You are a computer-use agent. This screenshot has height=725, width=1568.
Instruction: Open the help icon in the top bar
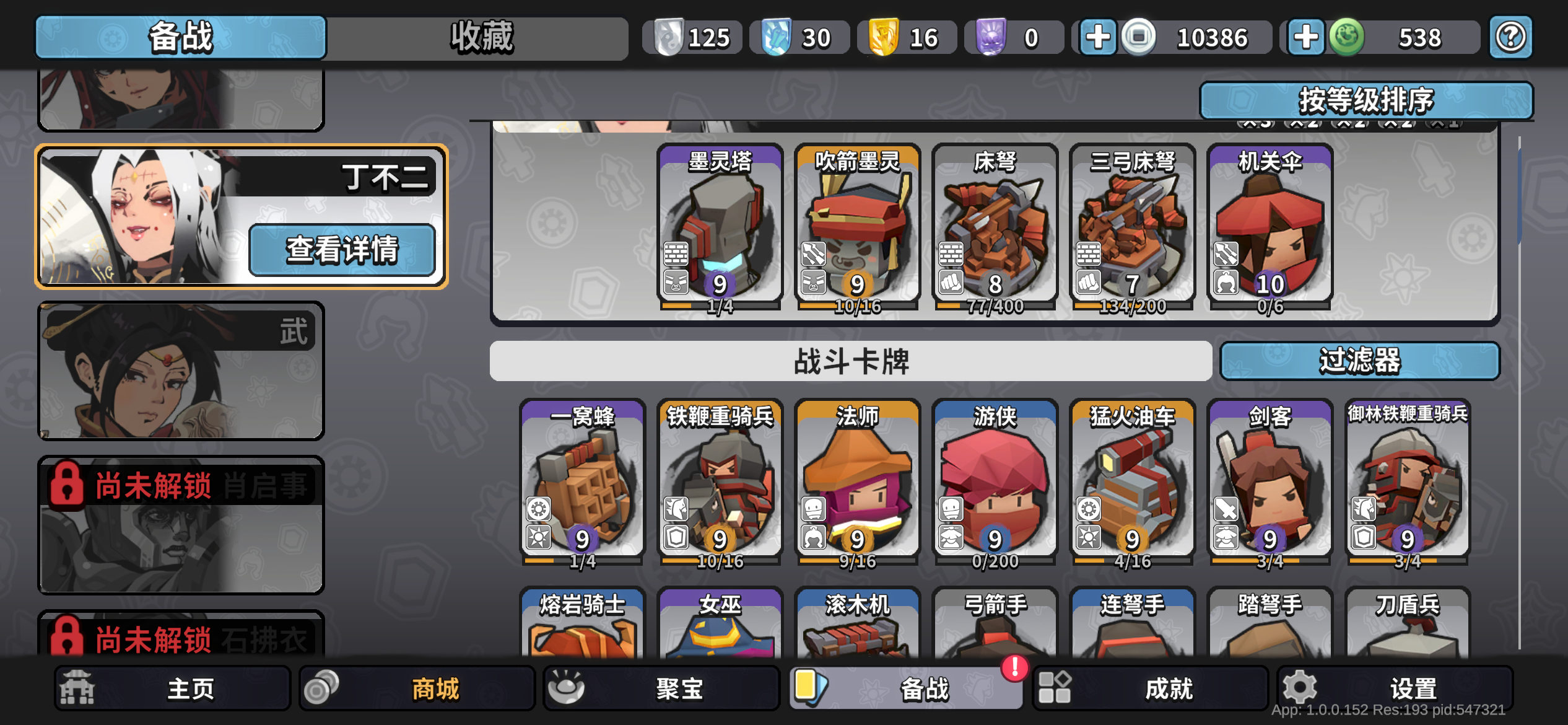tap(1511, 37)
